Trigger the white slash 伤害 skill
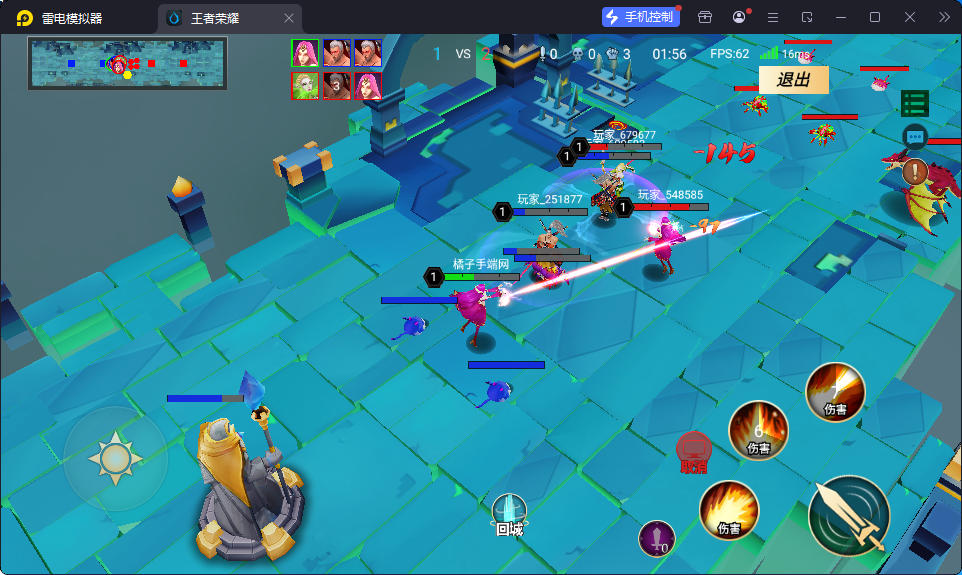The height and width of the screenshot is (575, 962). [835, 391]
